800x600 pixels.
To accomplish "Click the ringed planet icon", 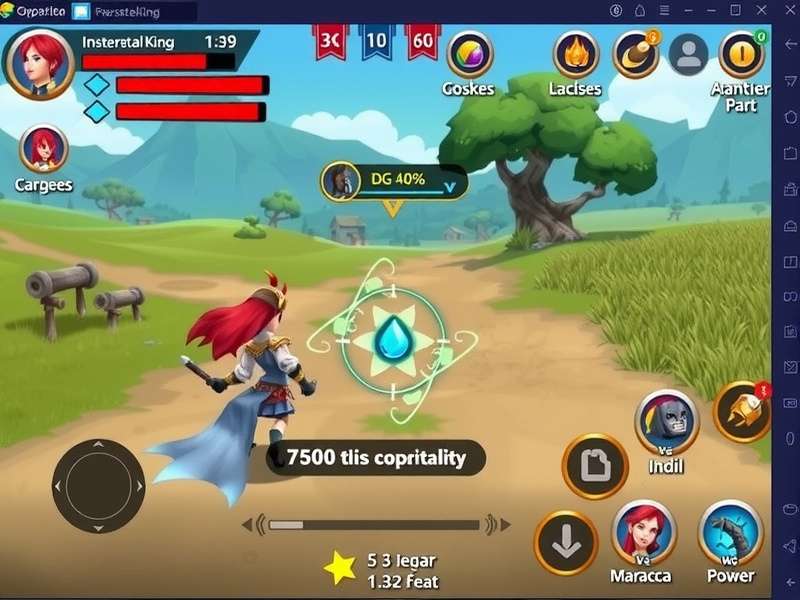I will point(635,54).
